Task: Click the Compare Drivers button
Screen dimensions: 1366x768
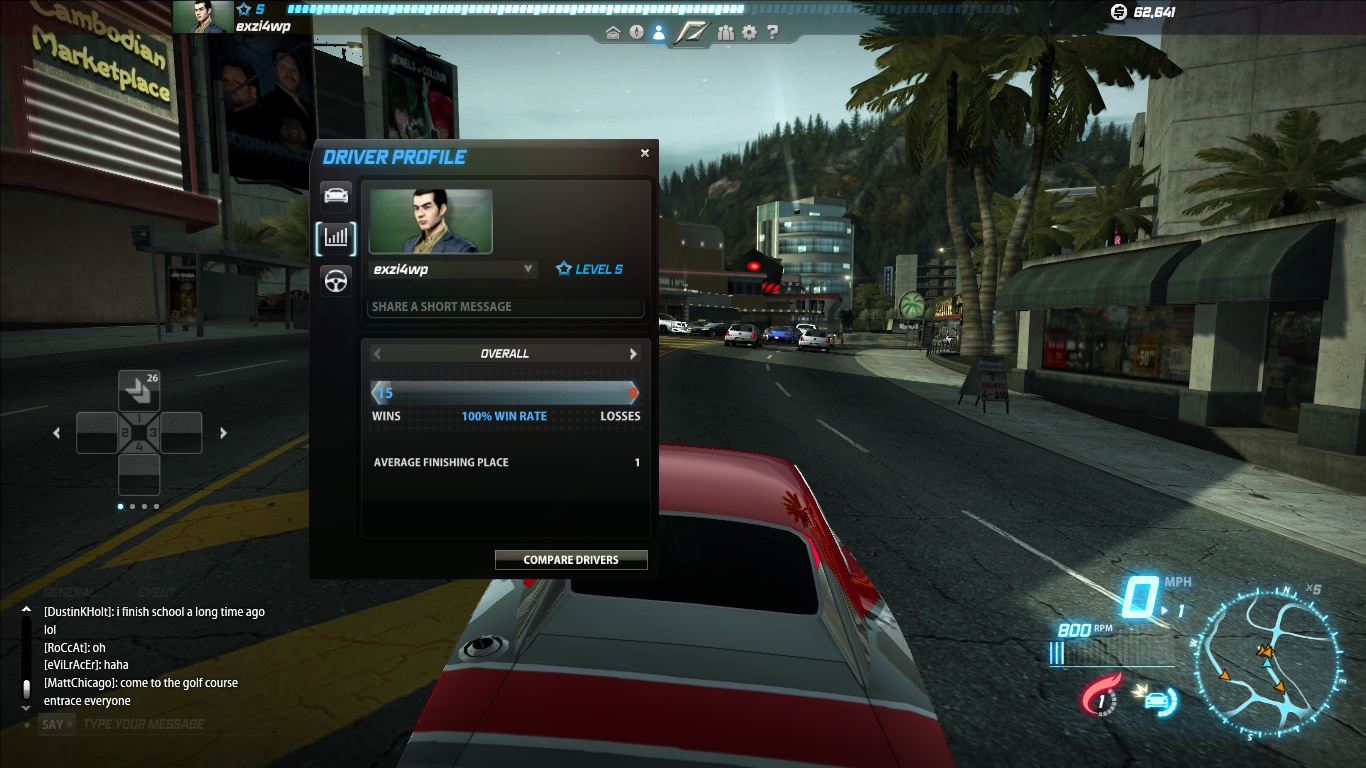Action: pyautogui.click(x=571, y=560)
